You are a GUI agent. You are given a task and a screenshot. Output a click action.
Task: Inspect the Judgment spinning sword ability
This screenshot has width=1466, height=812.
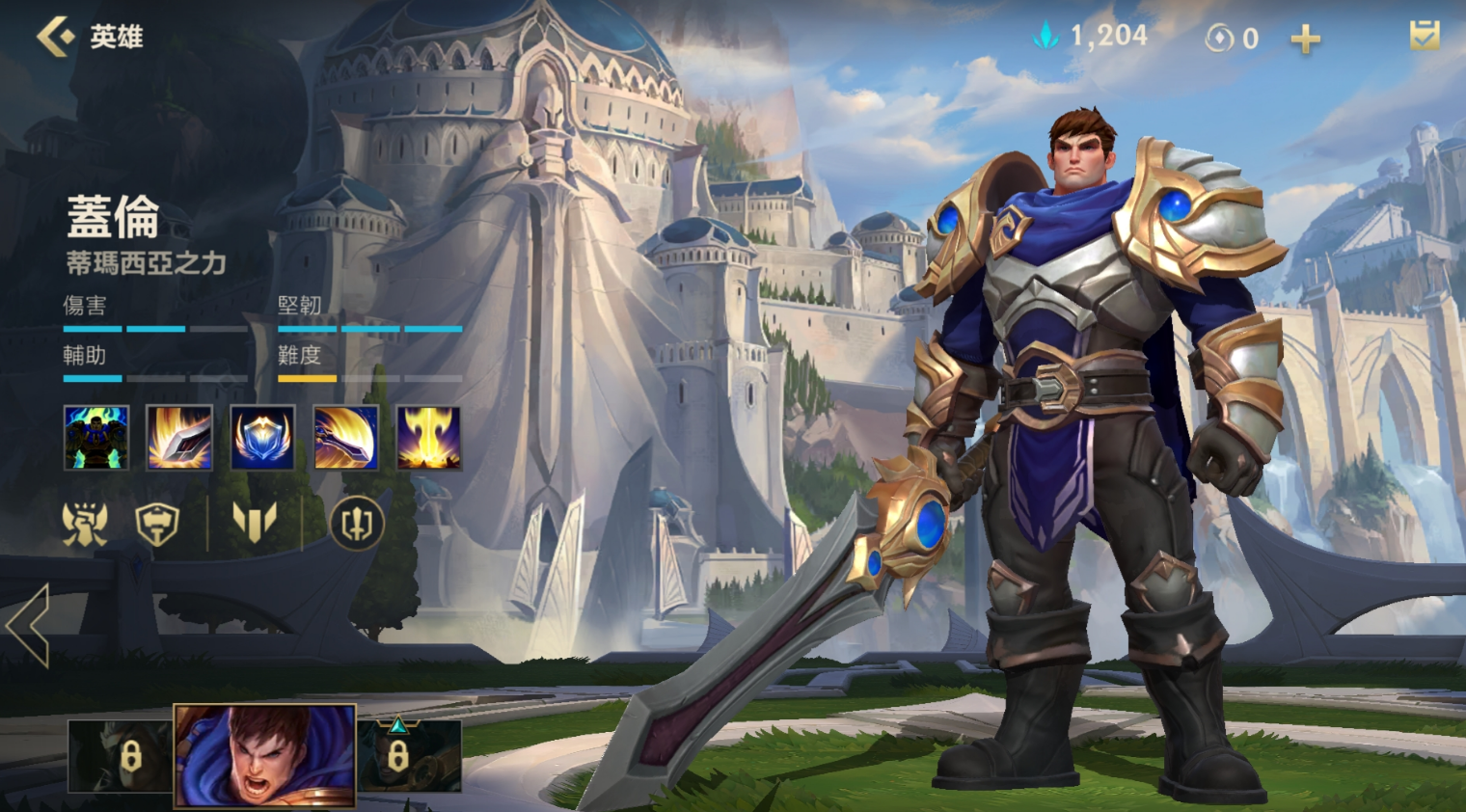click(x=346, y=438)
